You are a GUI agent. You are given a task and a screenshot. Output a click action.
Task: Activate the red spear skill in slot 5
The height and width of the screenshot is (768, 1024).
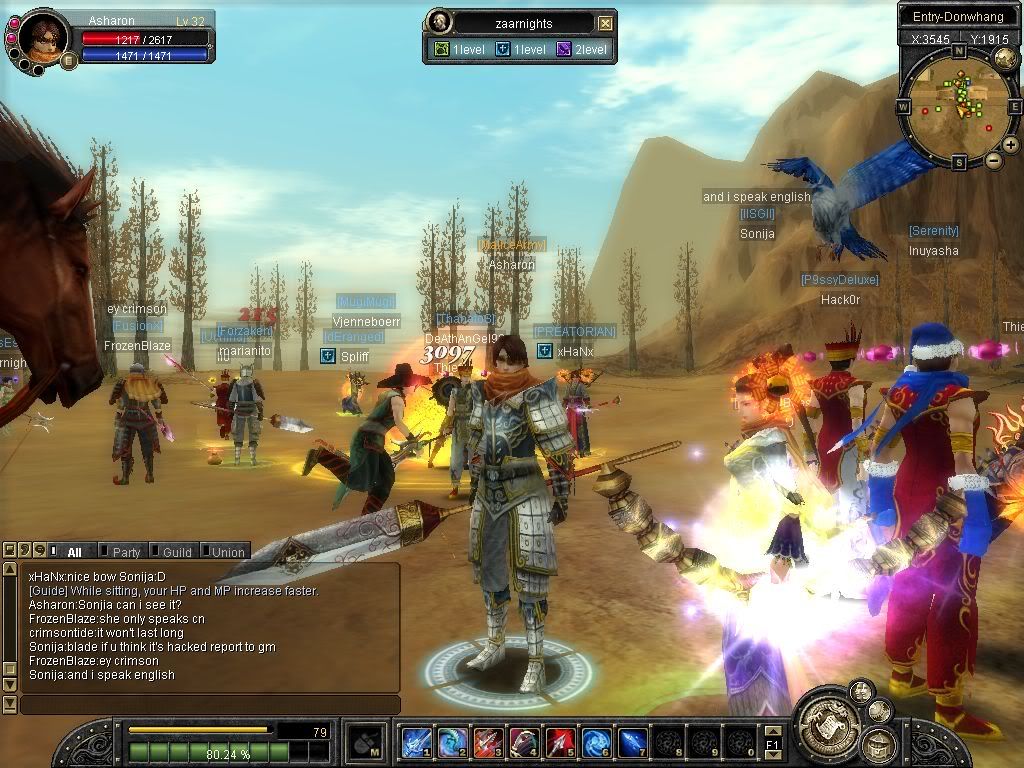(560, 742)
